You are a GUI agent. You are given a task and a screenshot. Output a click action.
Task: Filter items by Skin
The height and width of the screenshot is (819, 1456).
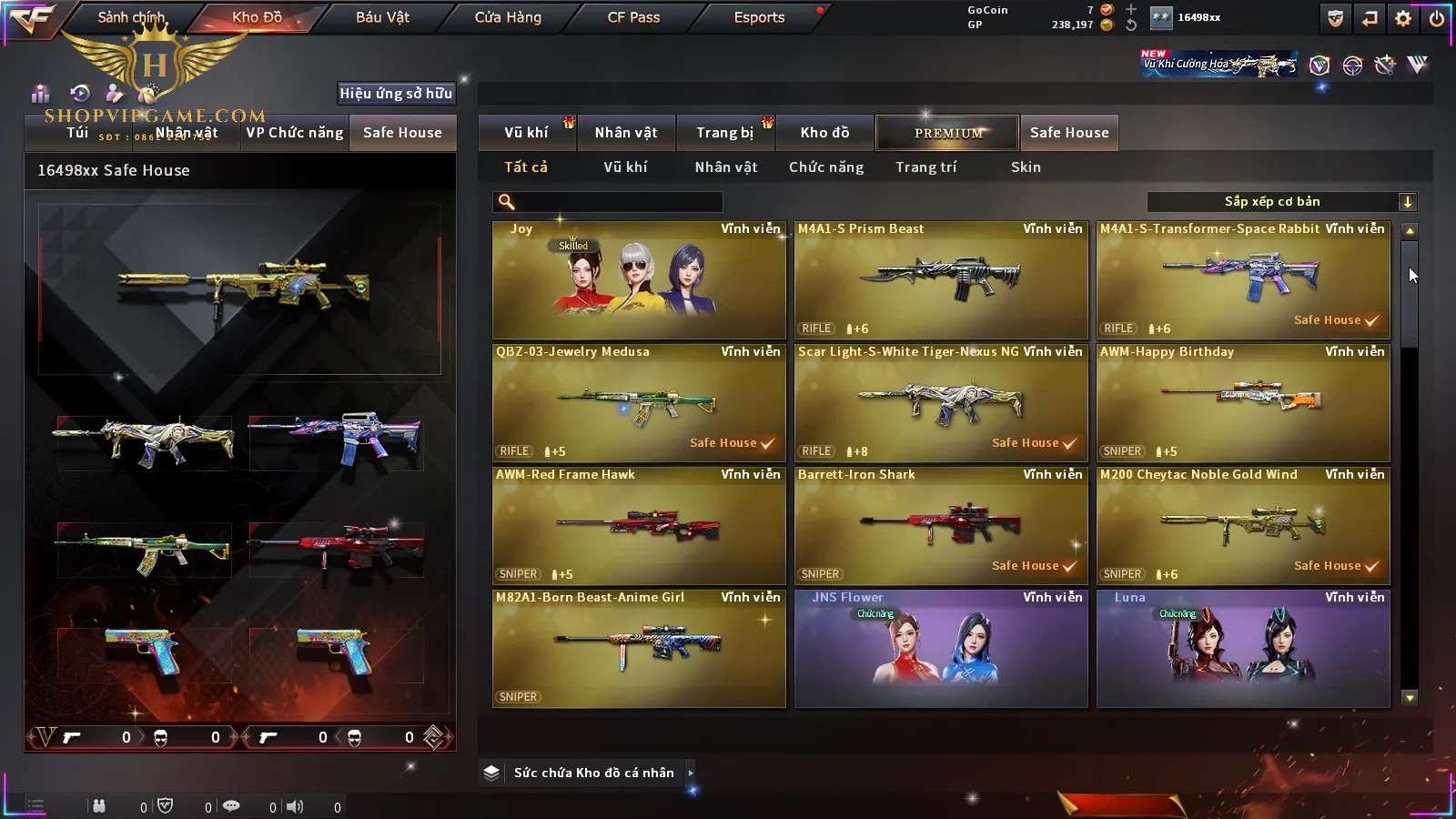pyautogui.click(x=1026, y=167)
